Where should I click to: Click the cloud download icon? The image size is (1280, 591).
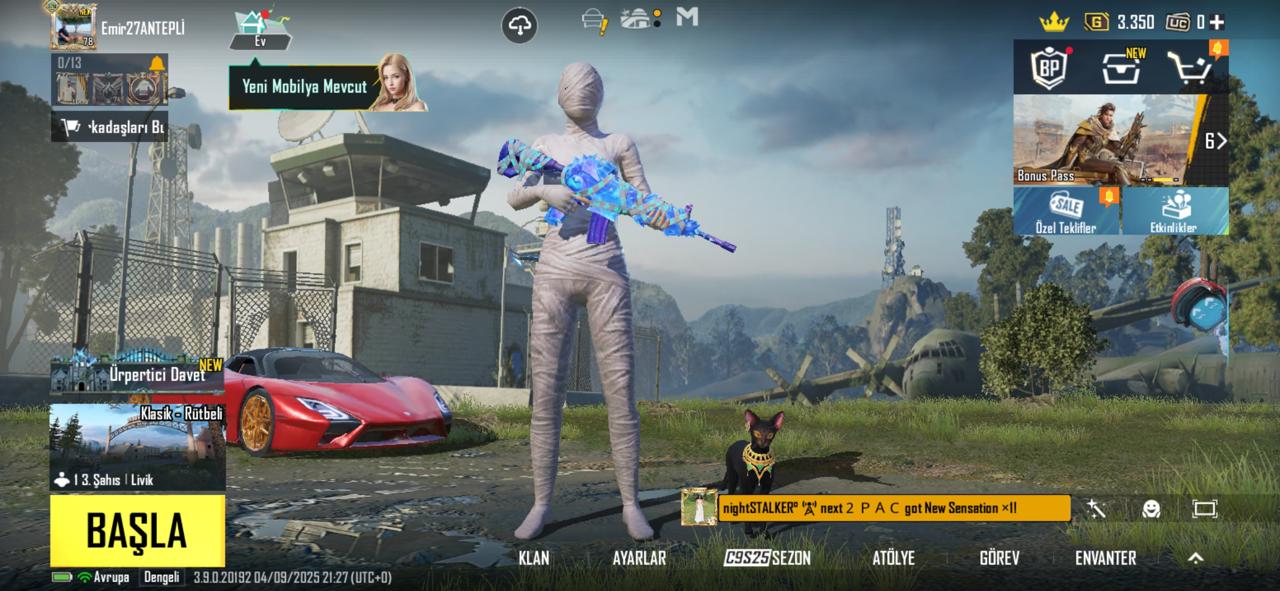point(520,27)
